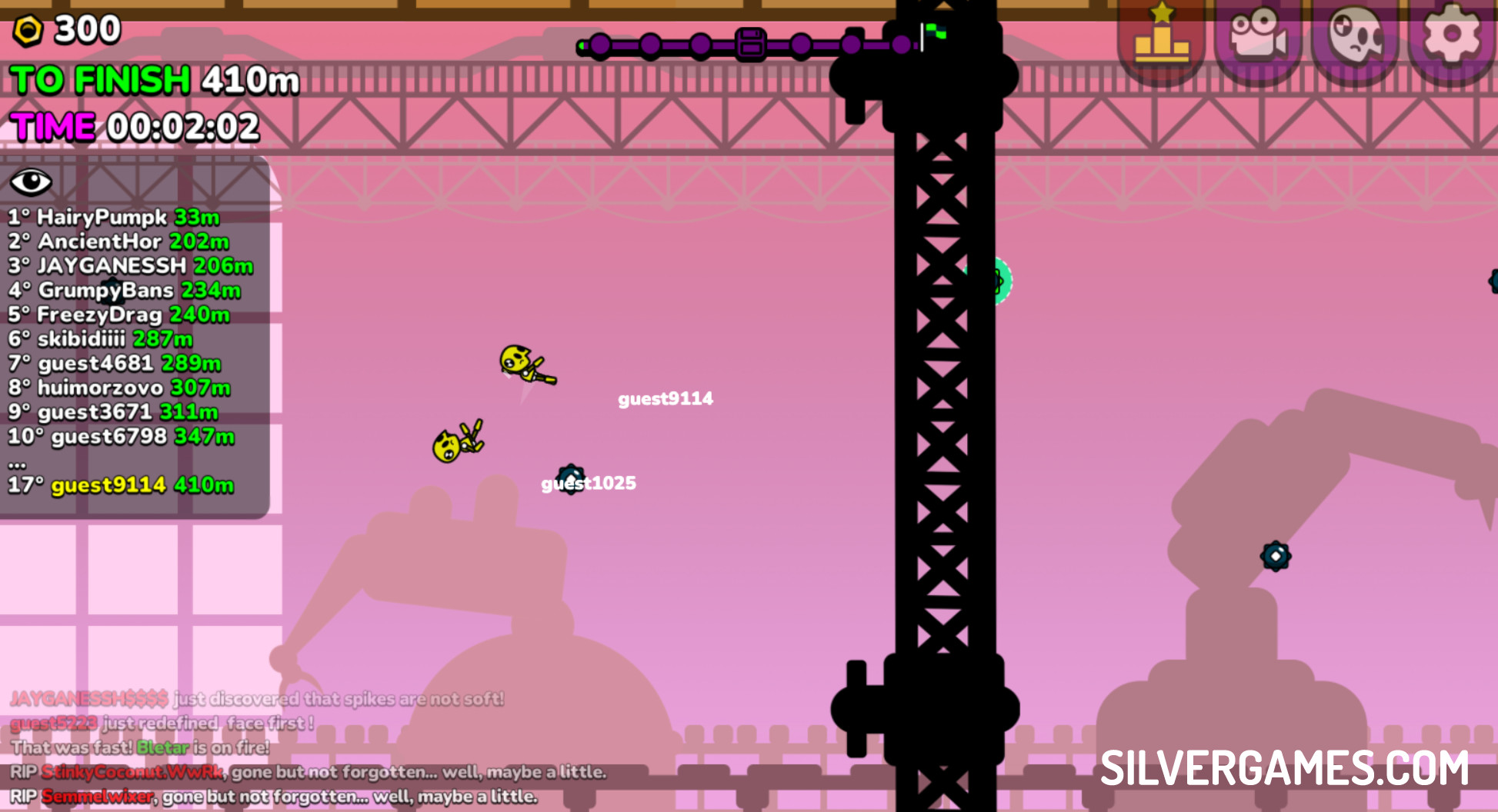Viewport: 1498px width, 812px height.
Task: Select GrumpyBans in the ranking list
Action: [125, 291]
